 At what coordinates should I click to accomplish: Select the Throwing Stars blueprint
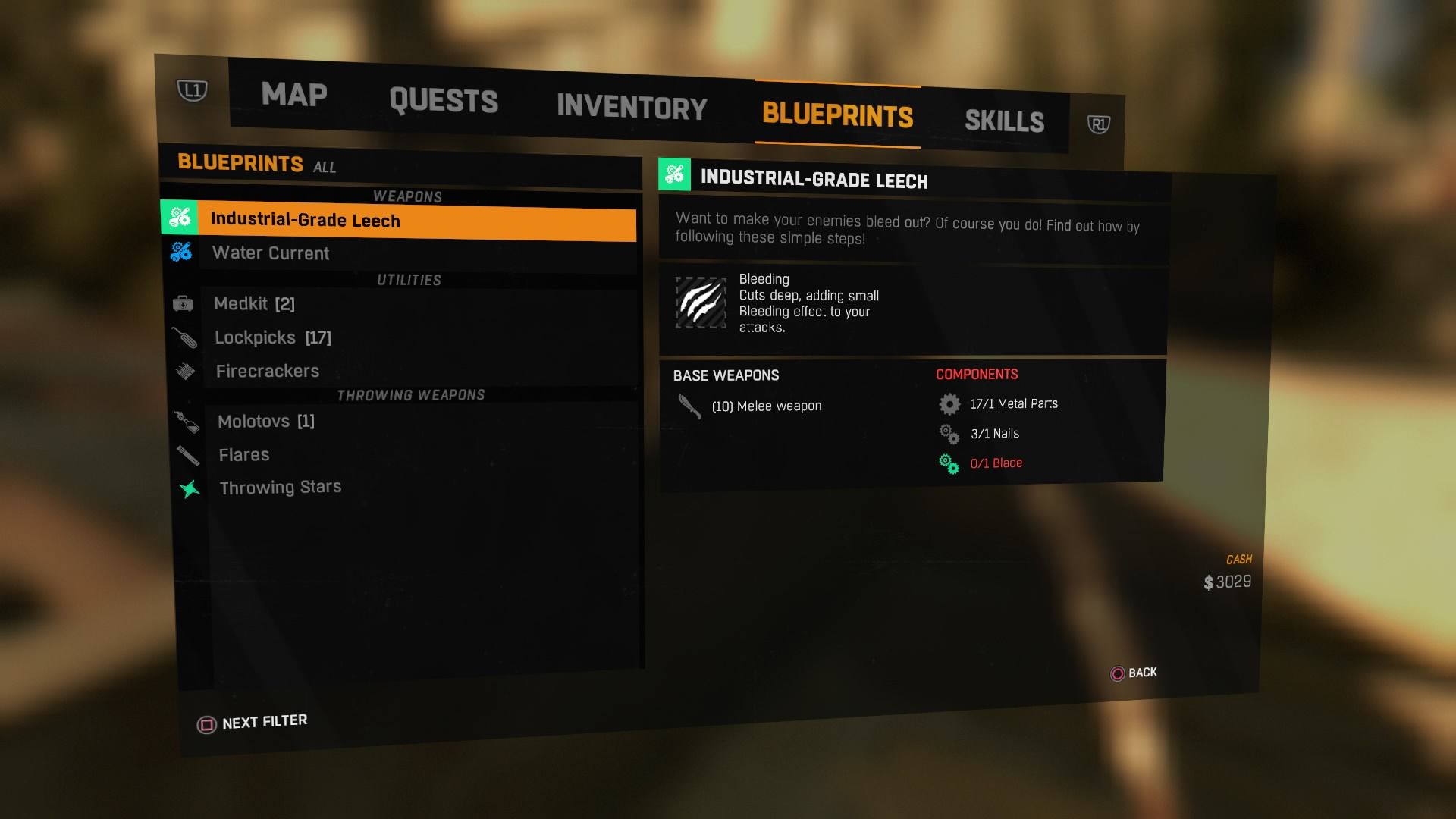point(281,488)
